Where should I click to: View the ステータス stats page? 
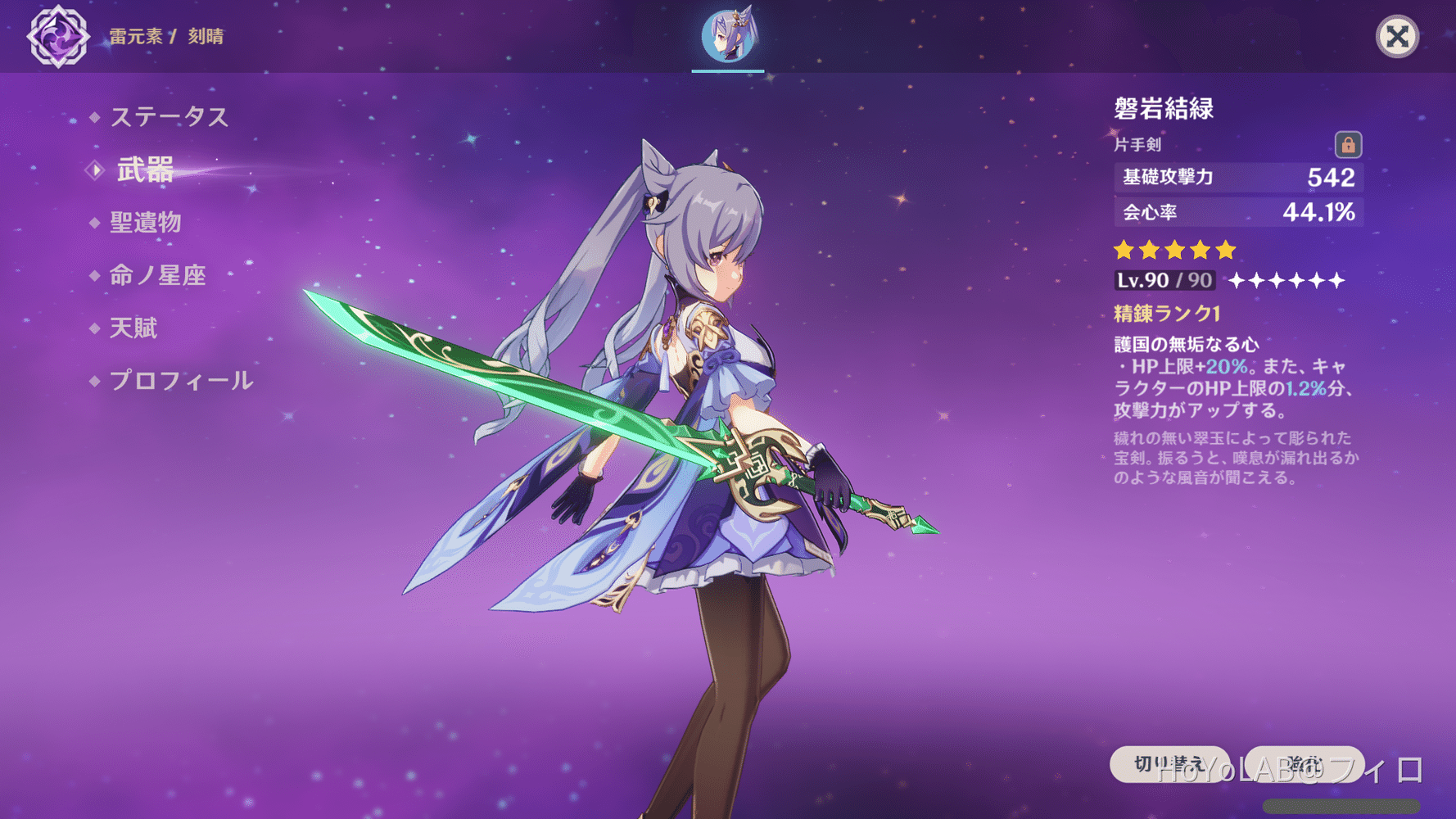169,116
